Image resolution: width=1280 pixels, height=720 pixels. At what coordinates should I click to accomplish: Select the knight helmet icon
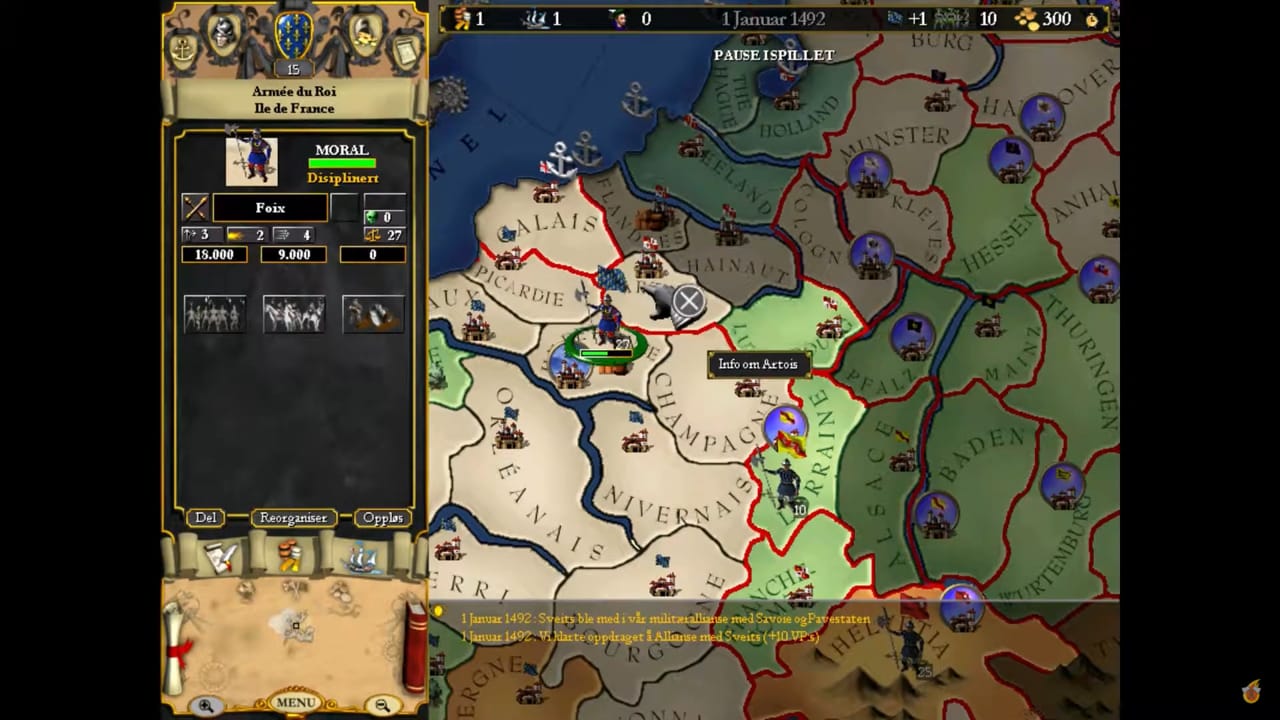[x=223, y=34]
